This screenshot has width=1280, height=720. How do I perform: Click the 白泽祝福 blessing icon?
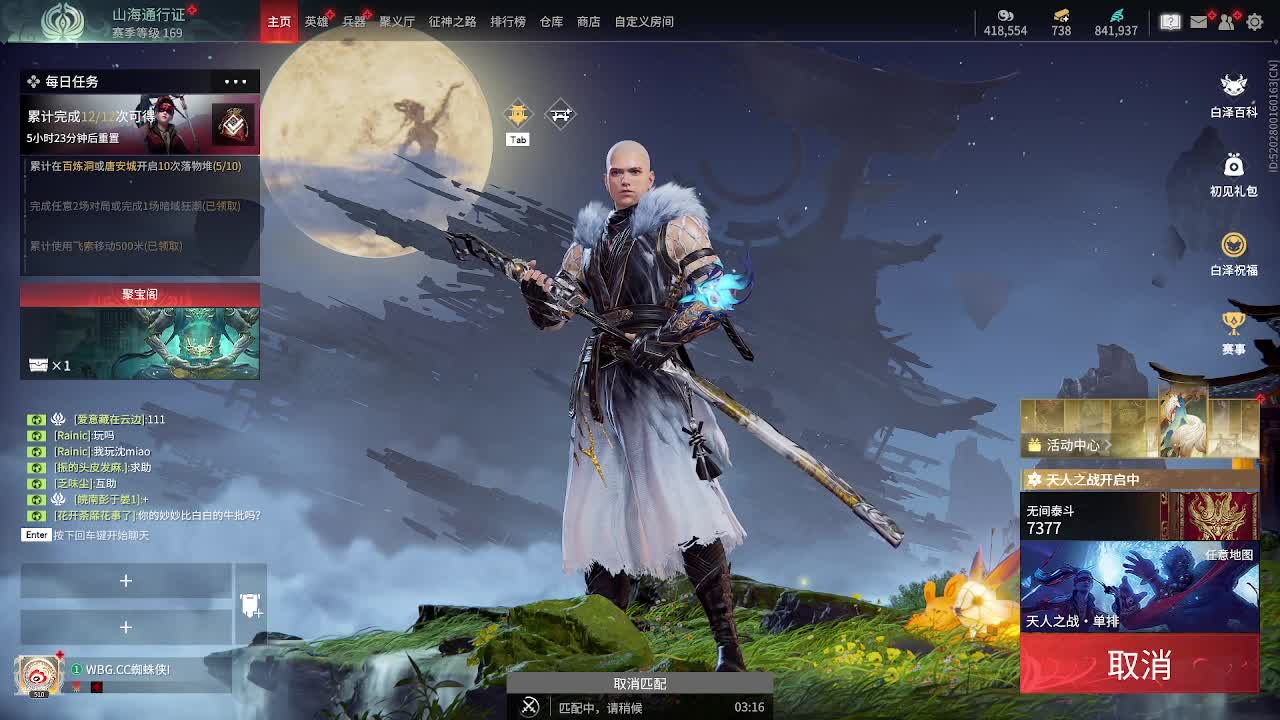coord(1236,243)
